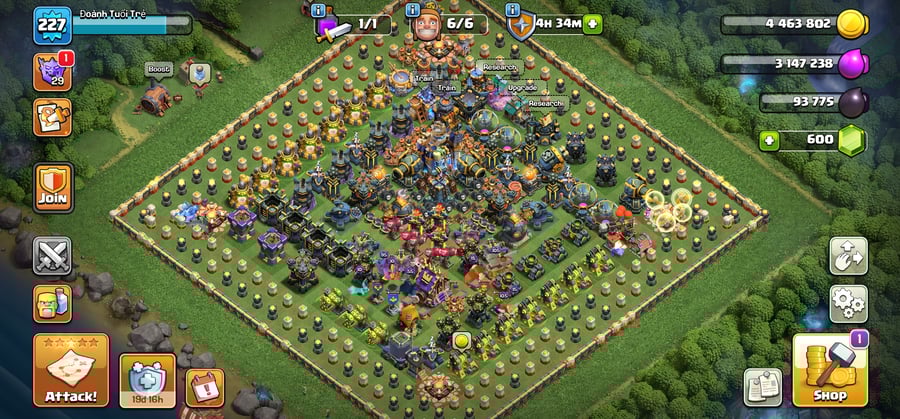The width and height of the screenshot is (900, 419).
Task: Show info for the shield timer
Action: (x=515, y=10)
